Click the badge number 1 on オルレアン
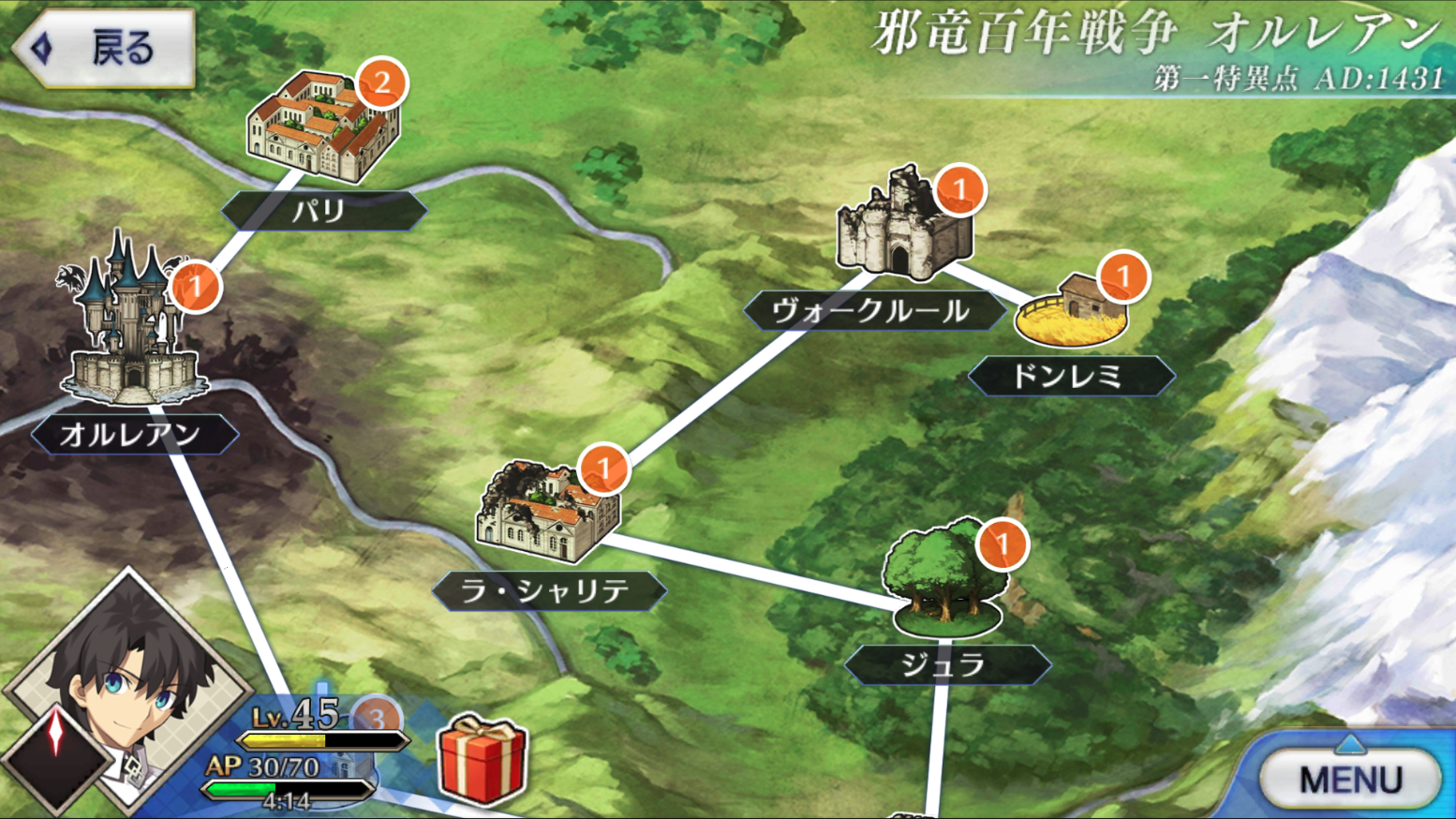Screen dimensions: 1456x819 (196, 287)
